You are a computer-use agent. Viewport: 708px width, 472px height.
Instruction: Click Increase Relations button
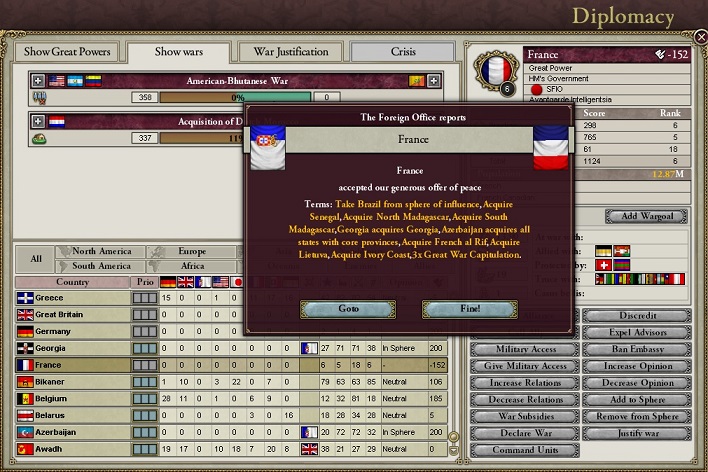(524, 383)
